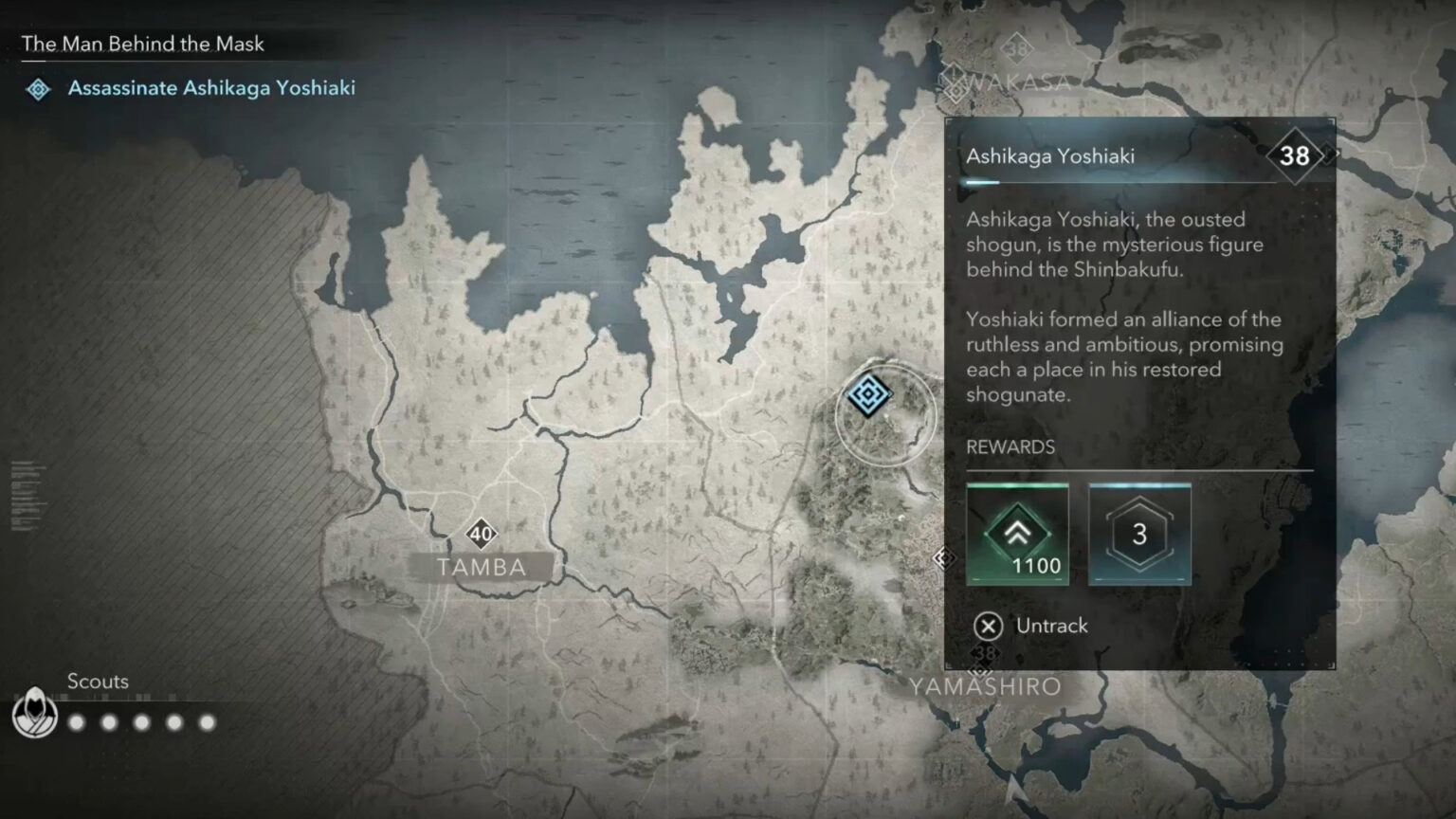
Task: Open the level 40 Tamba region marker
Action: [482, 534]
